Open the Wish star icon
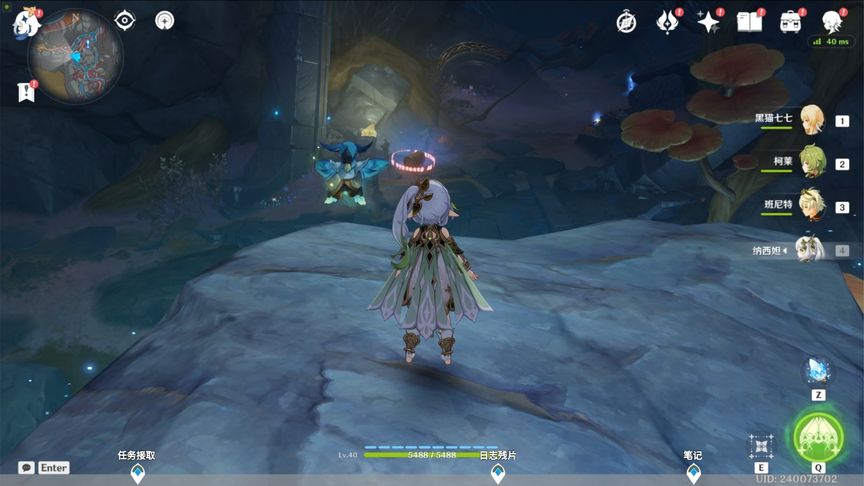Image resolution: width=864 pixels, height=486 pixels. coord(708,22)
